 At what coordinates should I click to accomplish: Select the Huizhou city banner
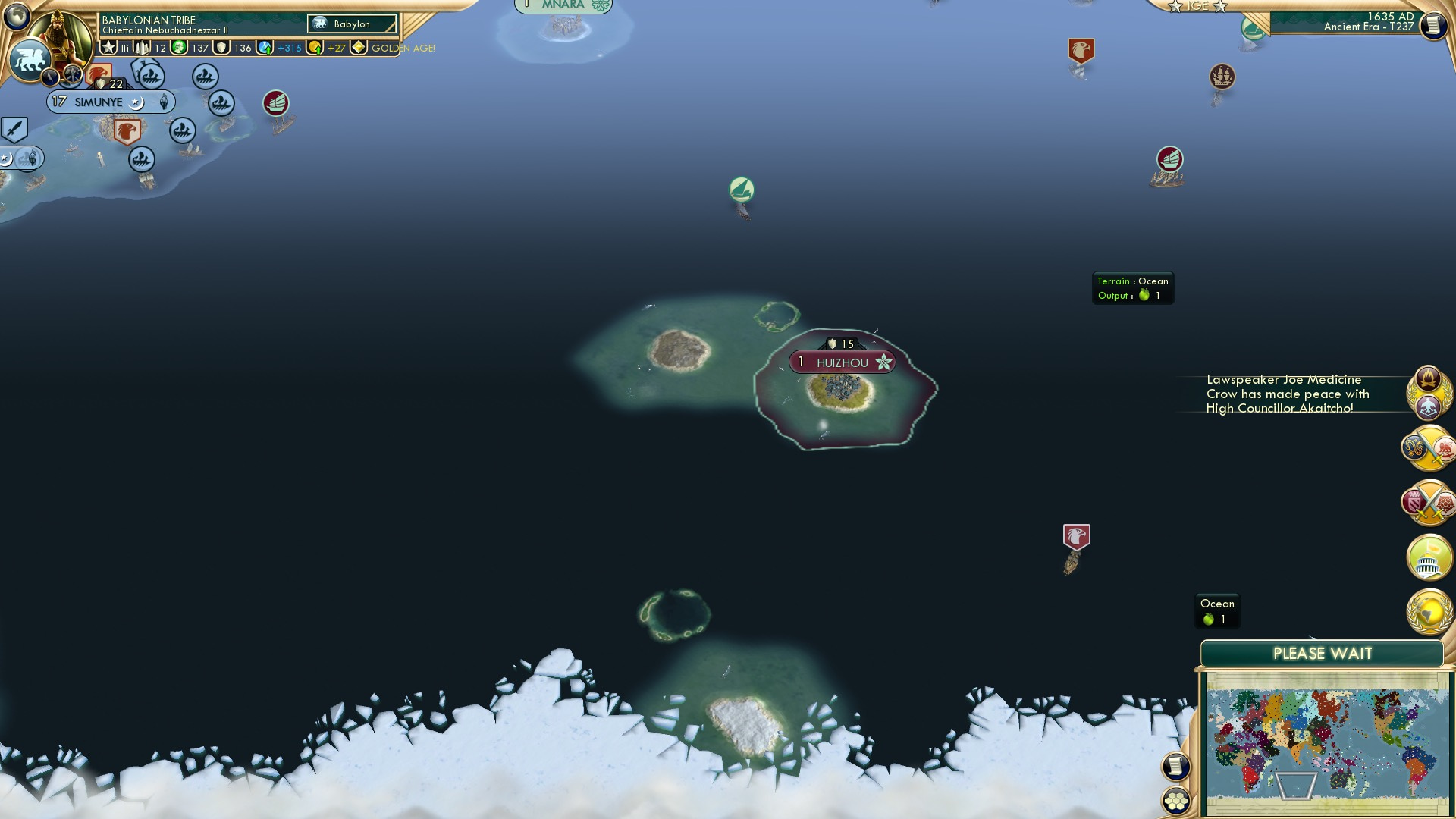(x=842, y=362)
